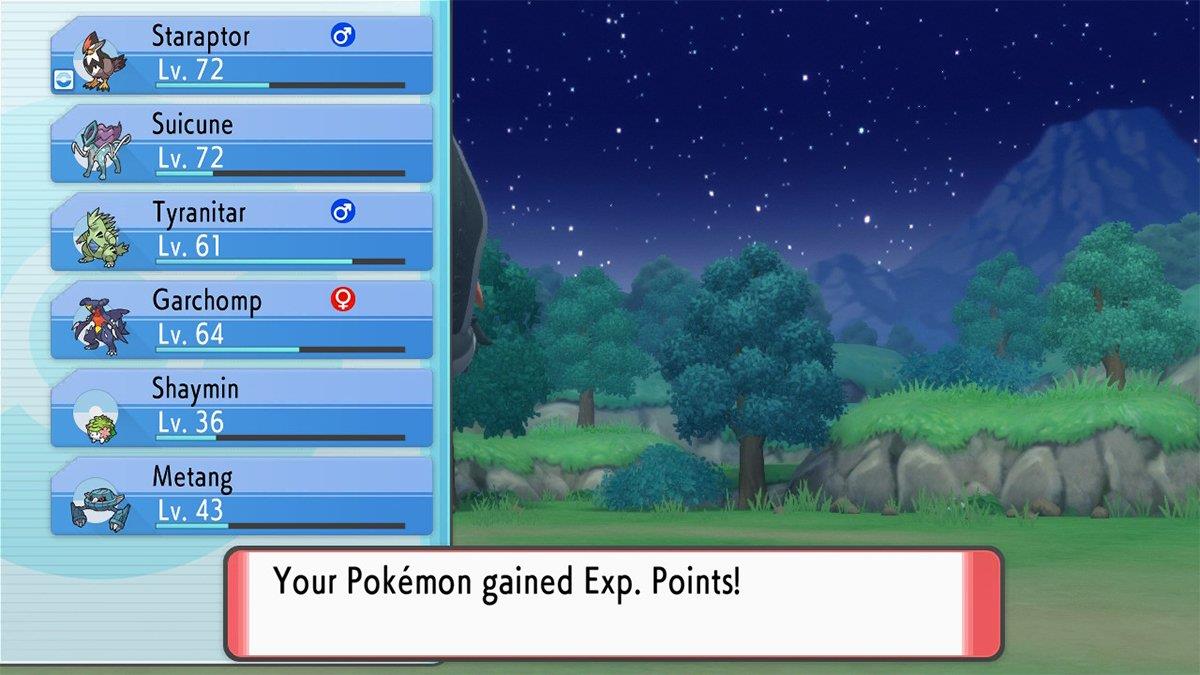This screenshot has width=1200, height=675.
Task: Pick the Shaymin party row
Action: coord(242,407)
